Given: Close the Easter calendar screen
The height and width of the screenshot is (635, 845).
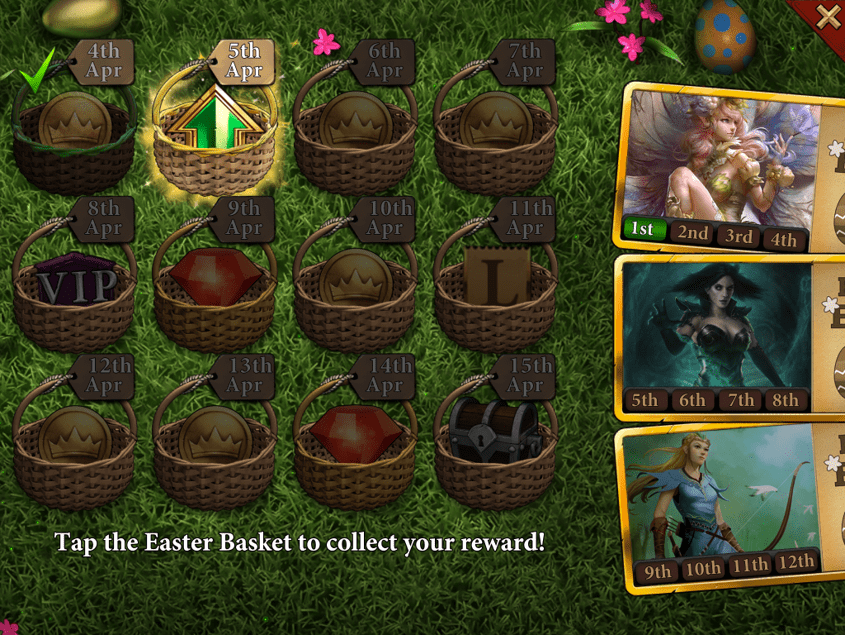Looking at the screenshot, I should click(828, 16).
